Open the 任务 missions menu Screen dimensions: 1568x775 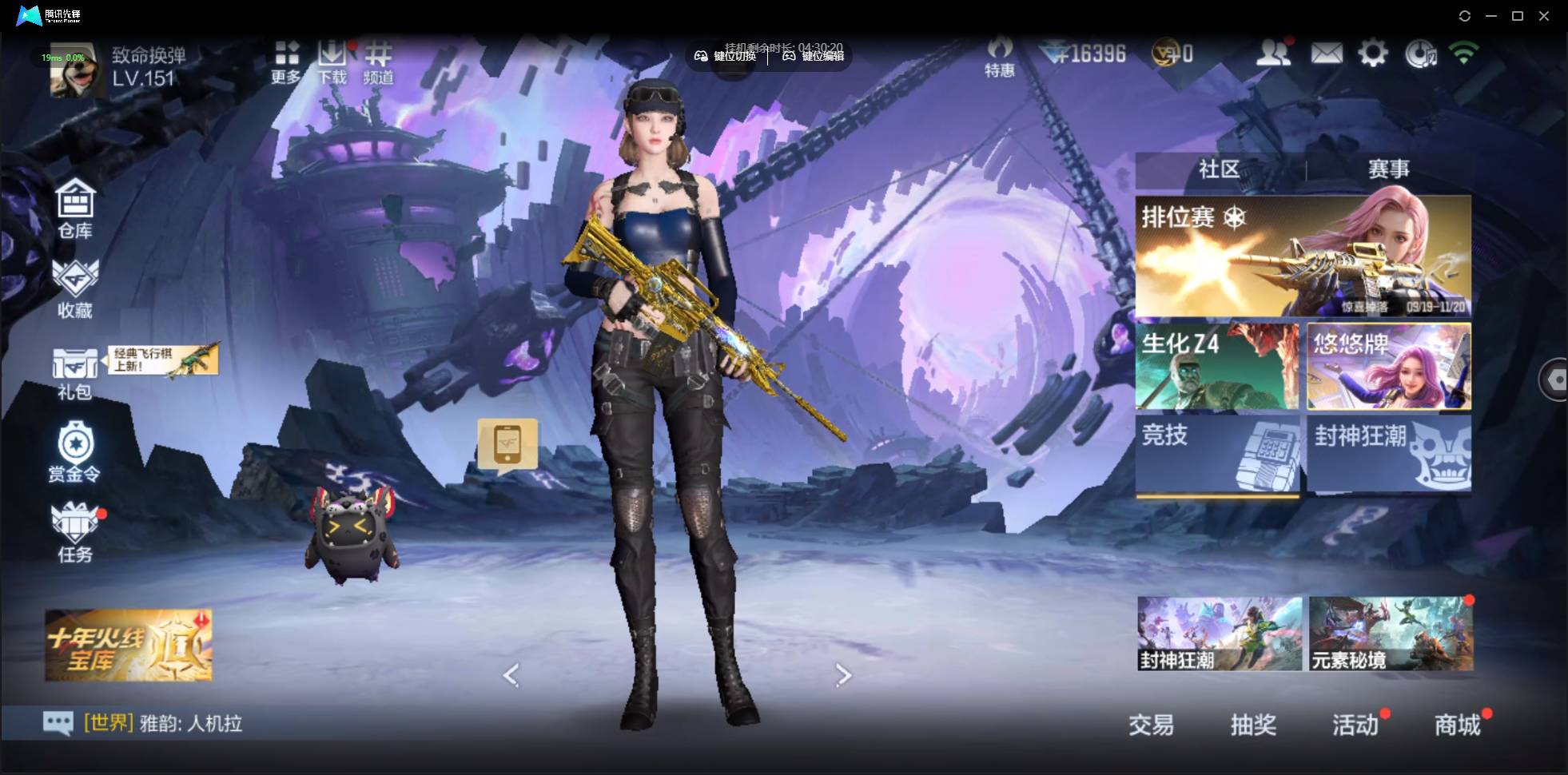(75, 532)
